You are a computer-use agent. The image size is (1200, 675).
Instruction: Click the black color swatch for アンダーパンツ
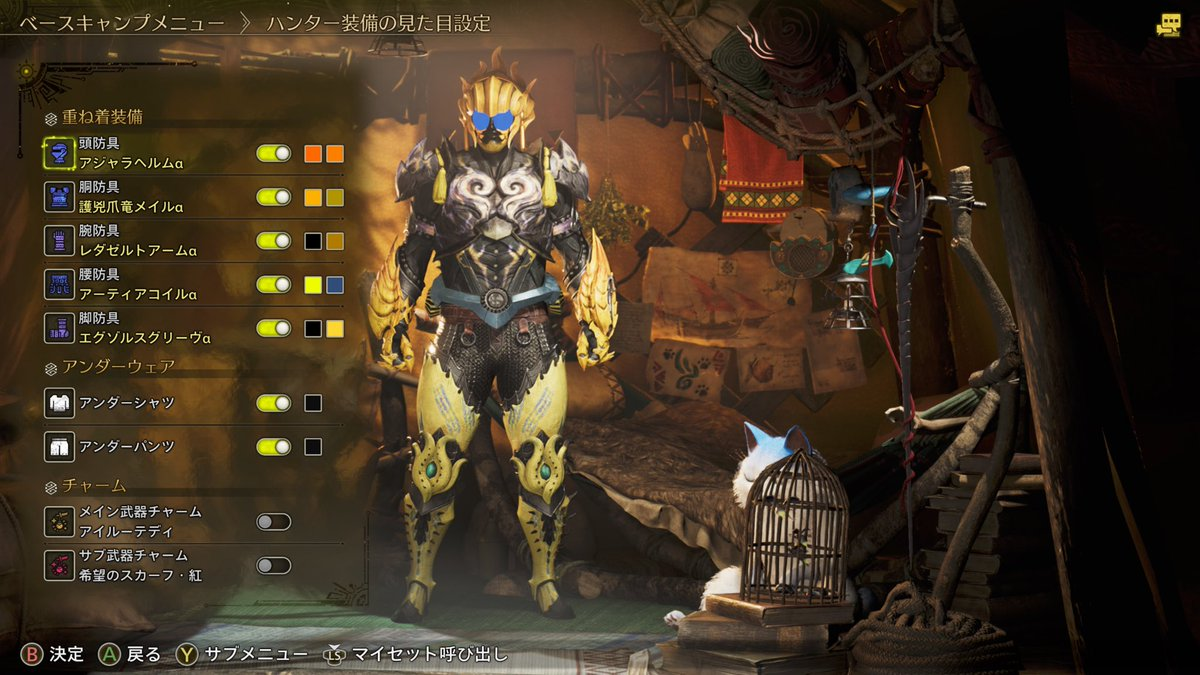pos(313,446)
